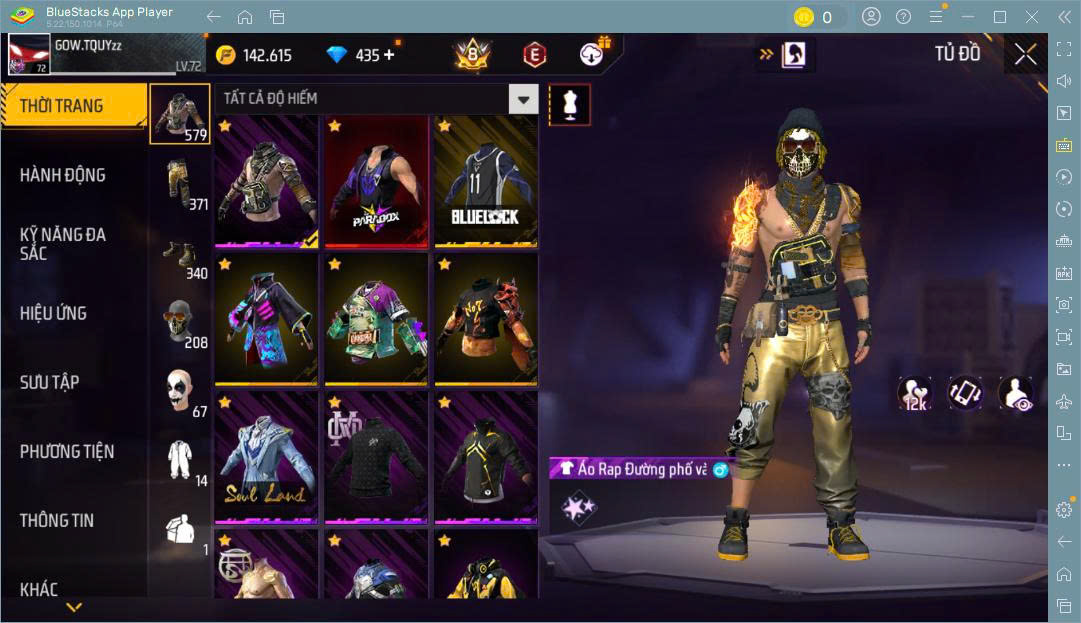Pick the pants category with 371 items

180,183
